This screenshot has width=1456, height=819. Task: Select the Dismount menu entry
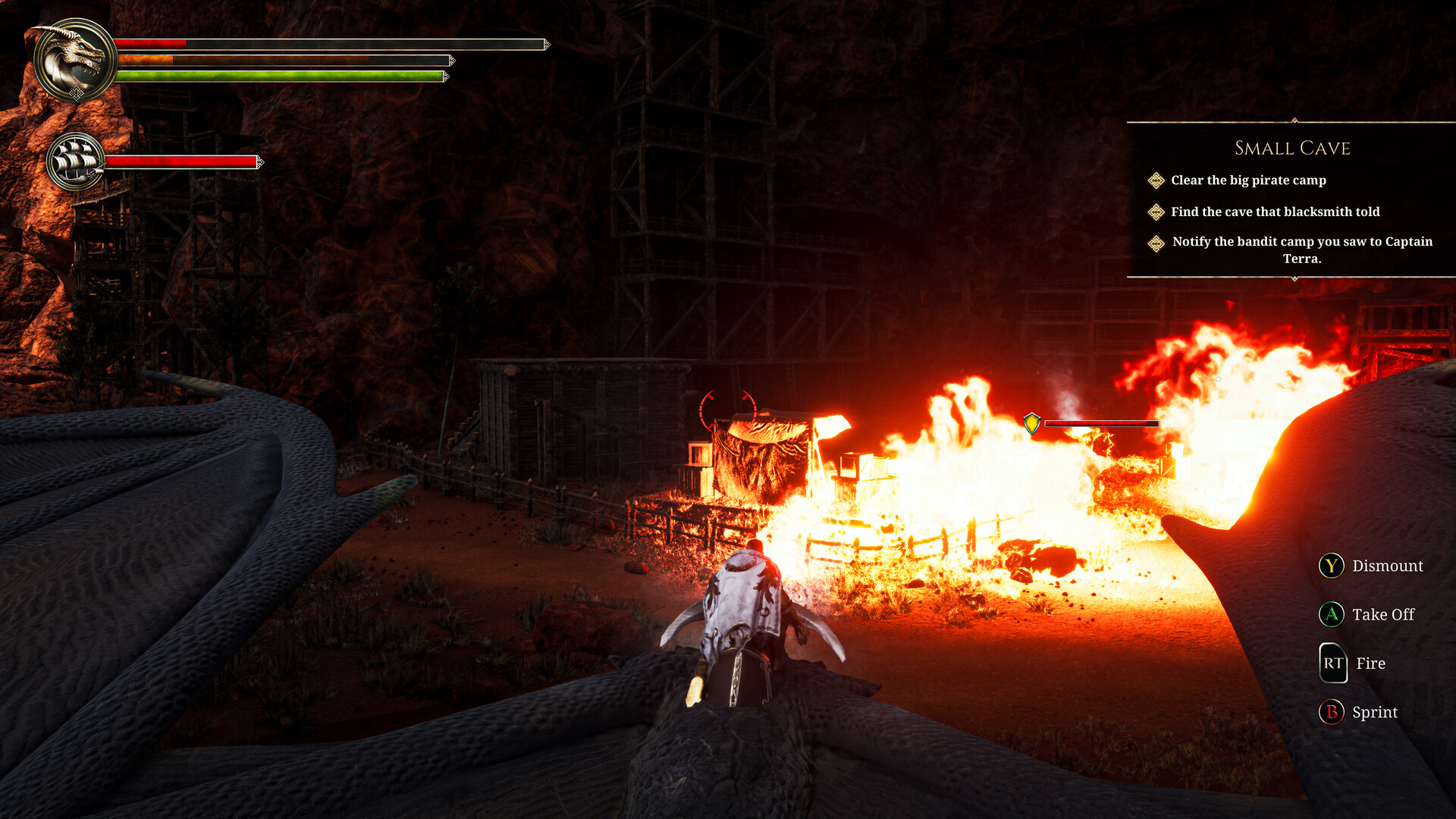1387,566
